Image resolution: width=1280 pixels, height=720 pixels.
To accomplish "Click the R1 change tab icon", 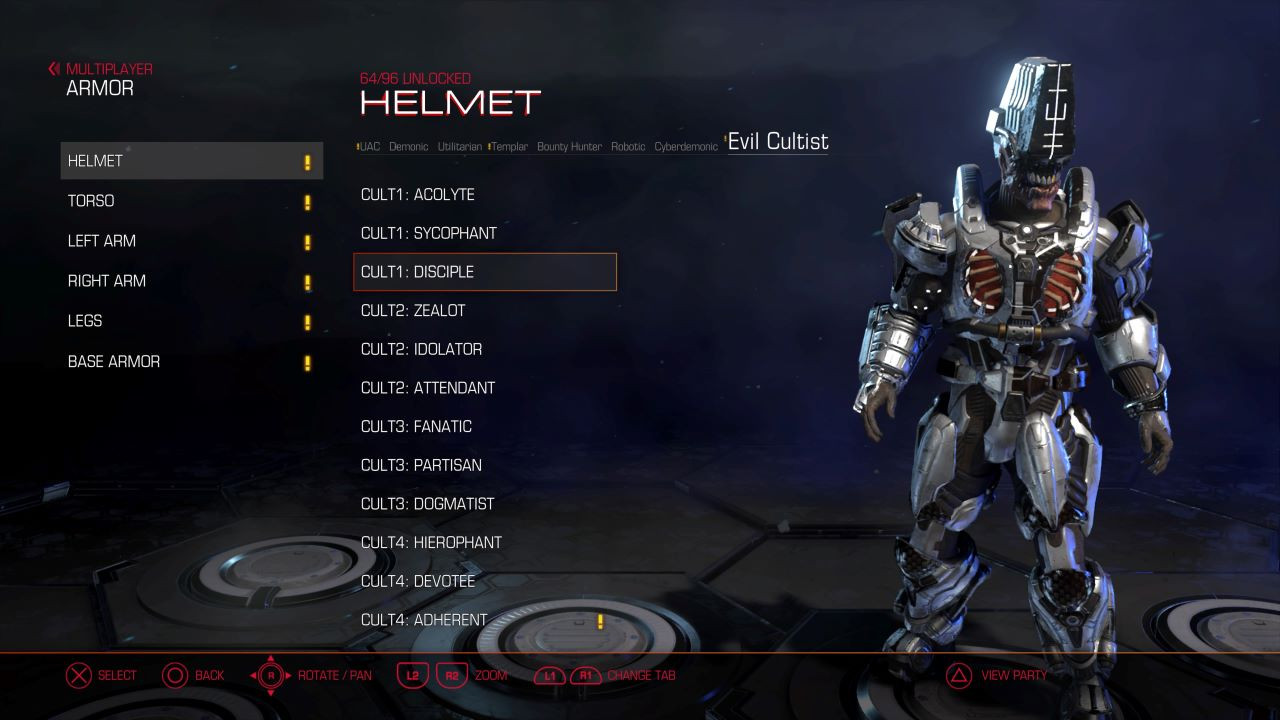I will (585, 675).
